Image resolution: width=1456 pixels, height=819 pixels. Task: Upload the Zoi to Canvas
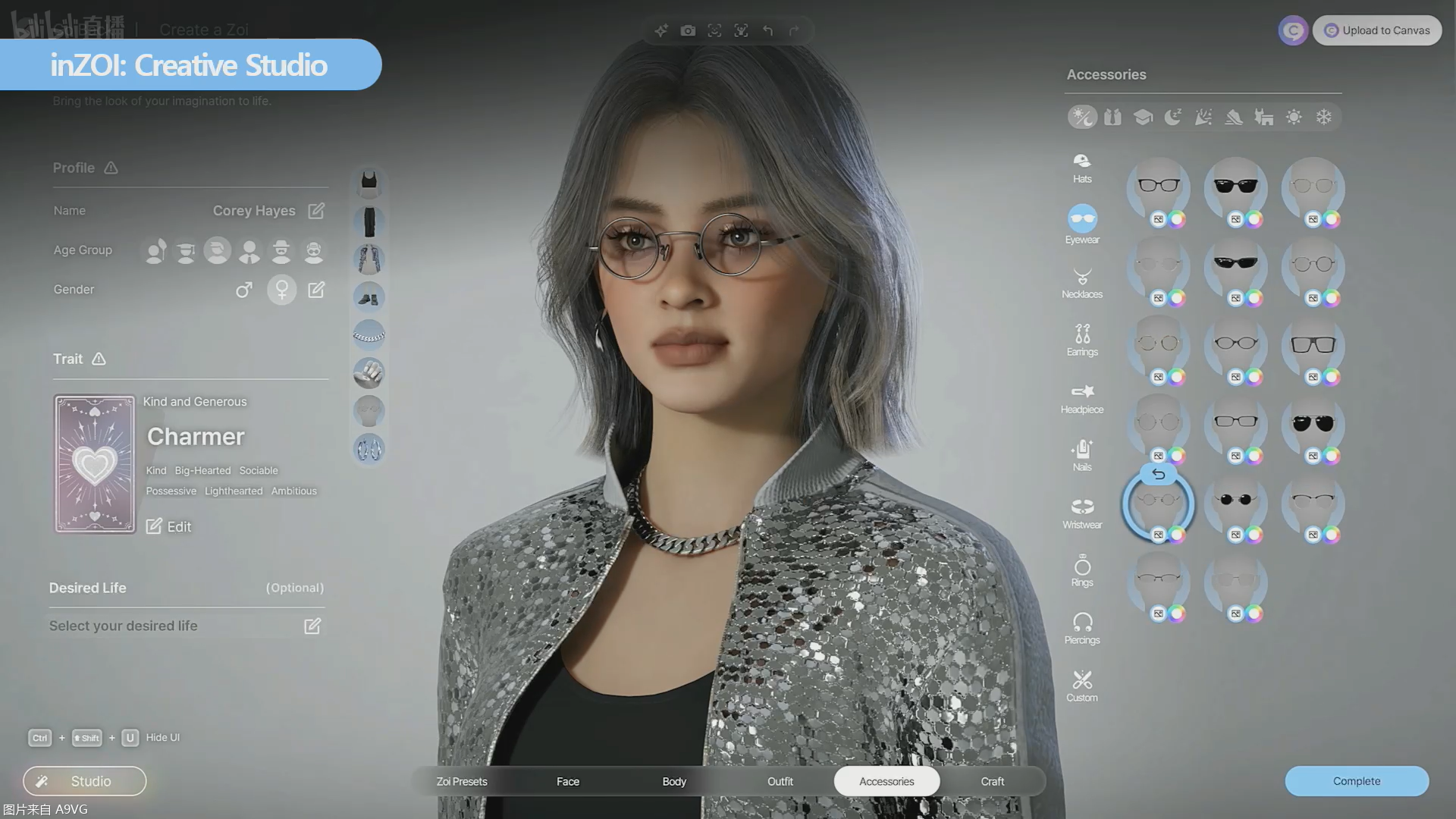tap(1377, 30)
